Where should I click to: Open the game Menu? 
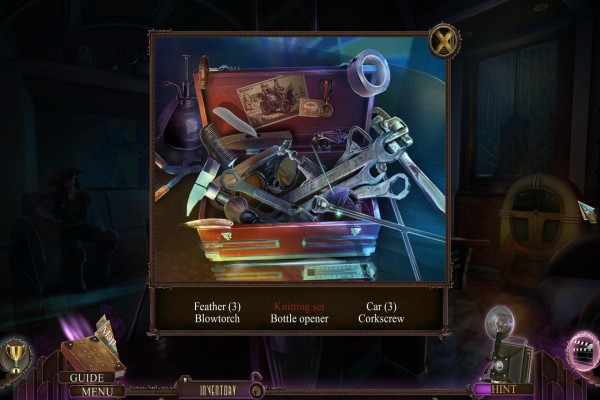96,391
